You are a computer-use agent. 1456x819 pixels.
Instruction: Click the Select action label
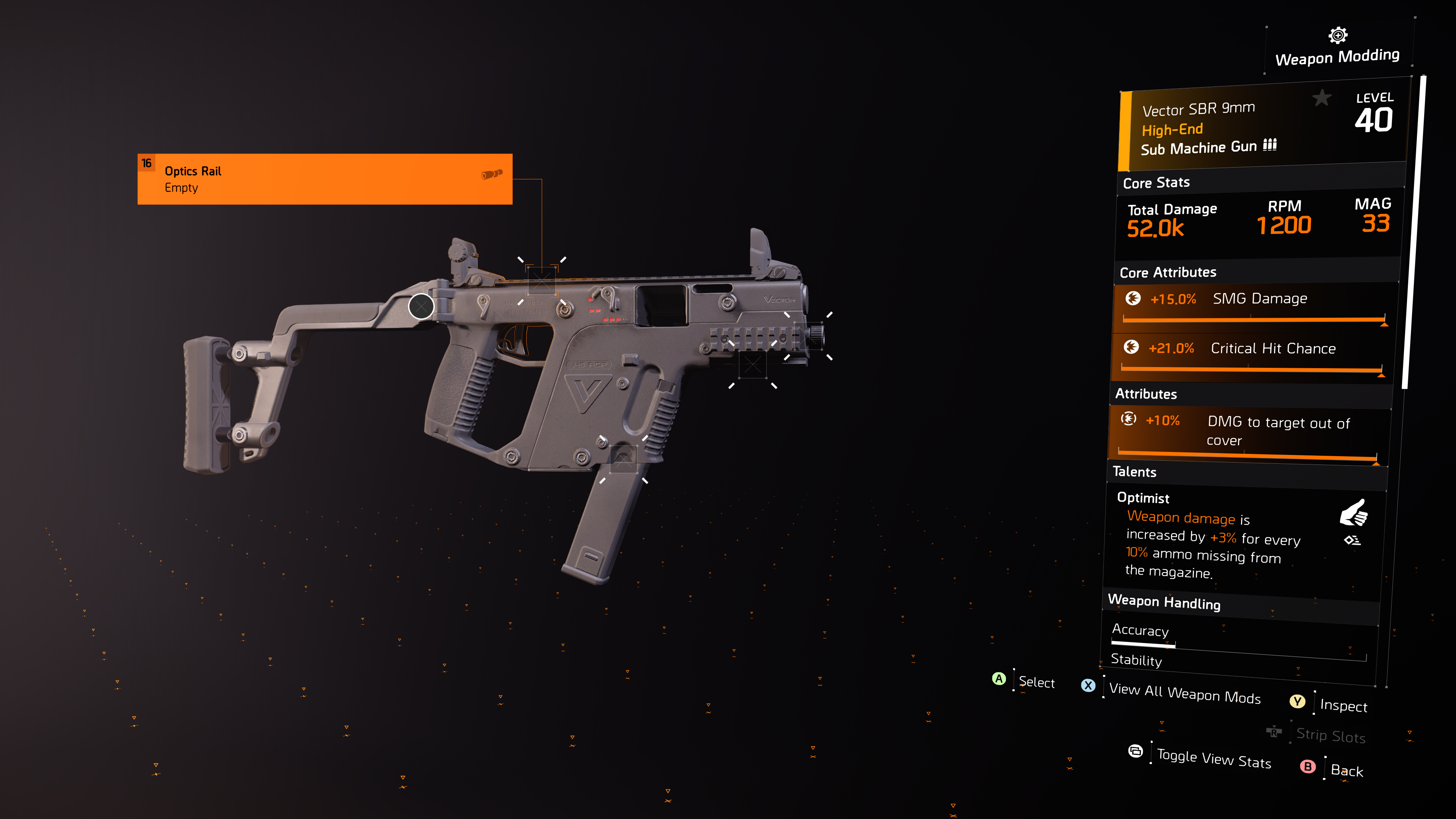(1036, 682)
